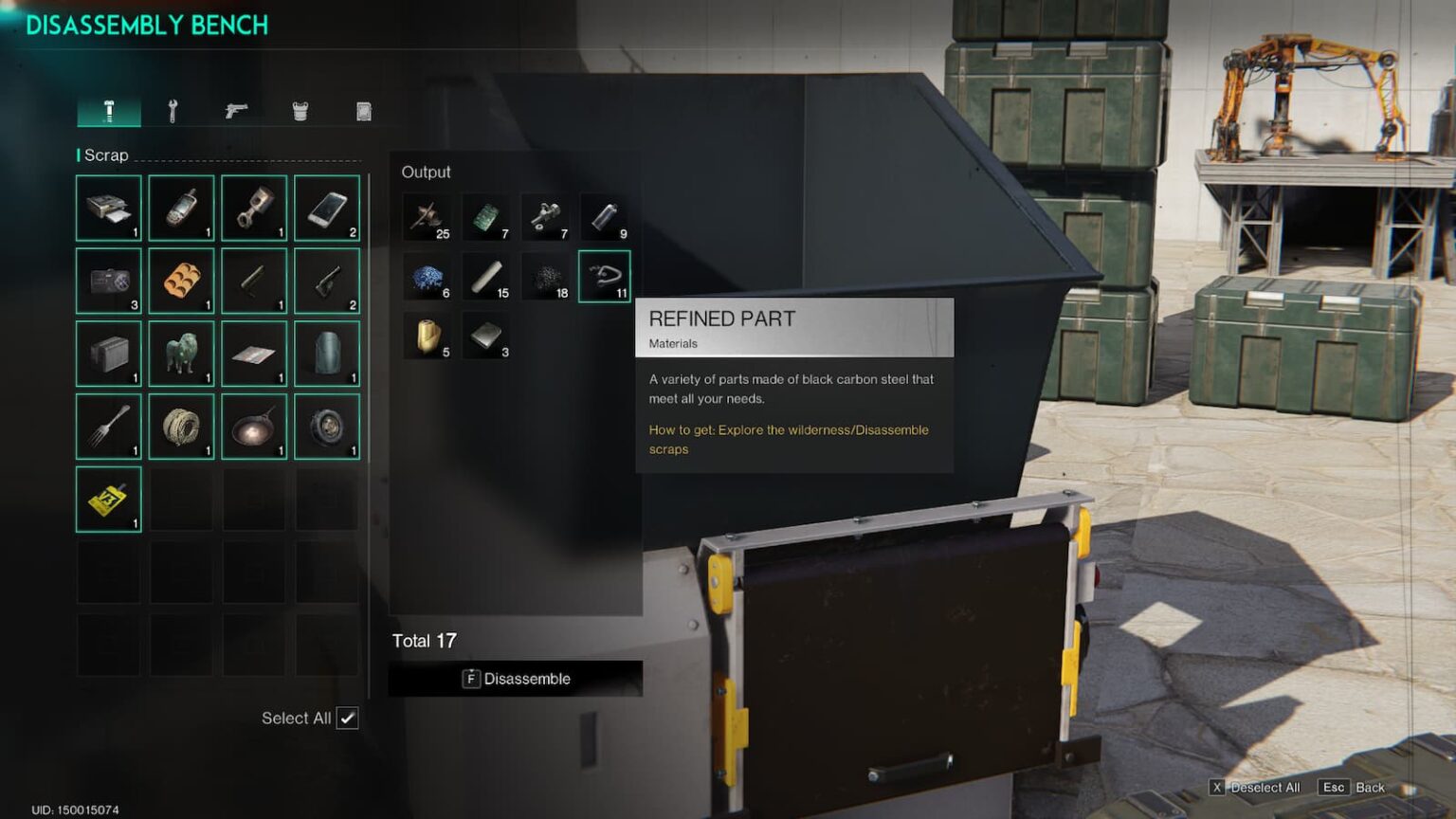The image size is (1456, 819).
Task: Toggle selection of the printer scrap item
Action: [x=109, y=208]
